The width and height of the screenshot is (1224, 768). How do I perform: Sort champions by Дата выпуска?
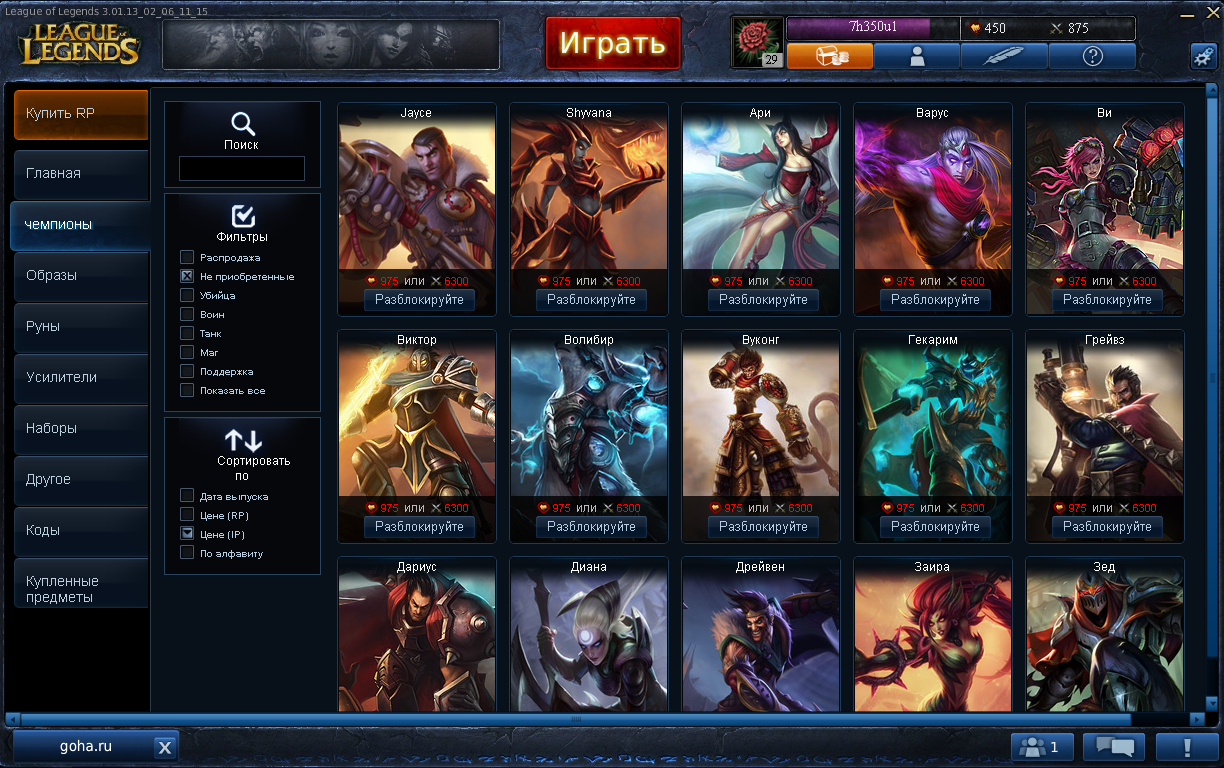[187, 496]
